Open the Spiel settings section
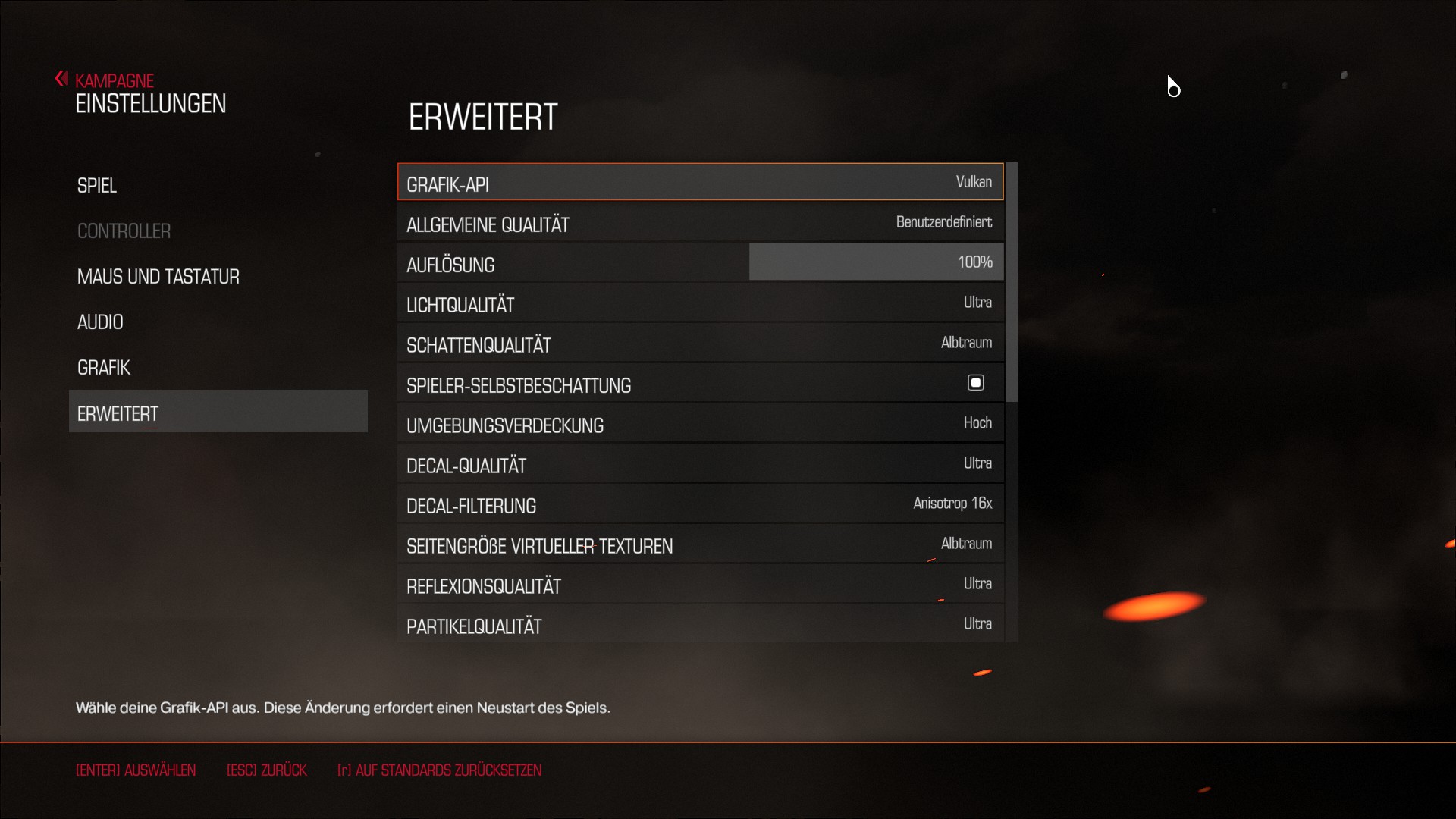This screenshot has height=819, width=1456. point(97,186)
